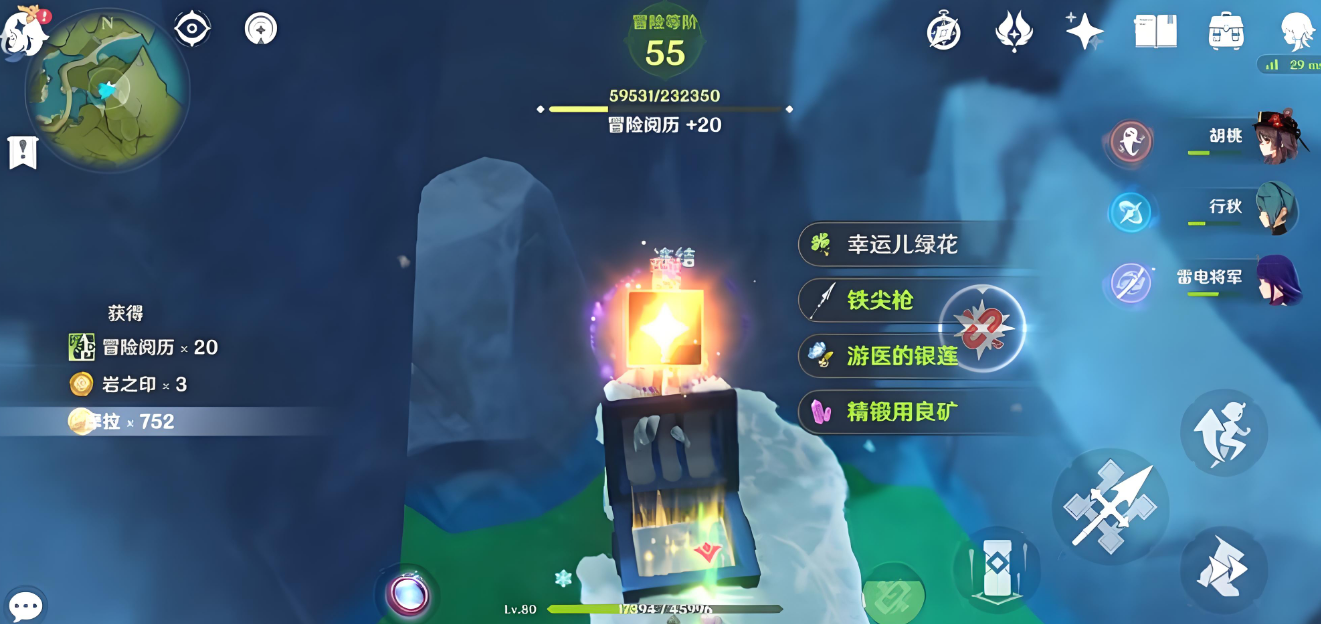The image size is (1321, 624).
Task: Pick up 铁尖枪
Action: coord(880,300)
